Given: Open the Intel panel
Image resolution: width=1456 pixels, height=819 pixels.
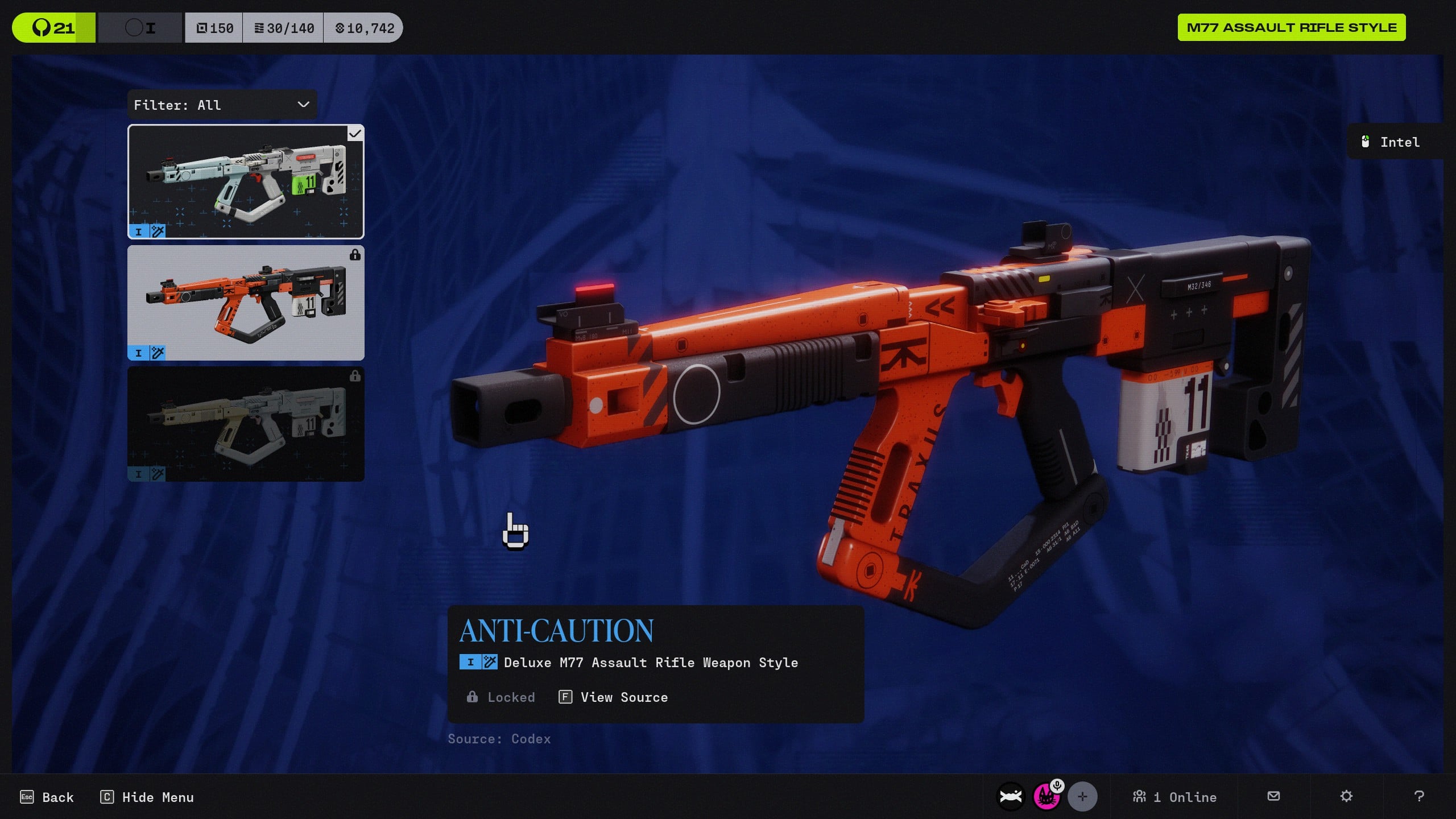Looking at the screenshot, I should coord(1392,142).
